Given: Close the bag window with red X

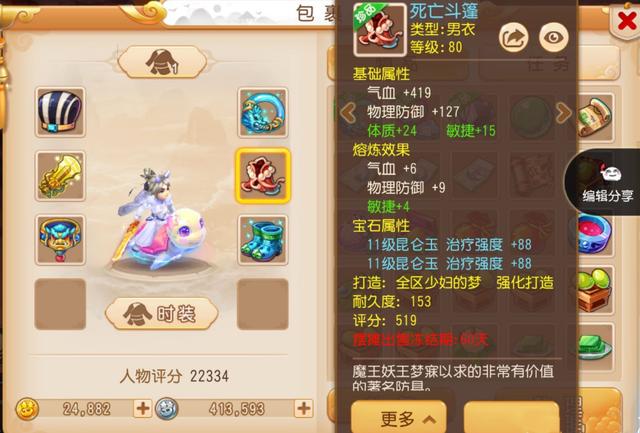Looking at the screenshot, I should (x=622, y=25).
